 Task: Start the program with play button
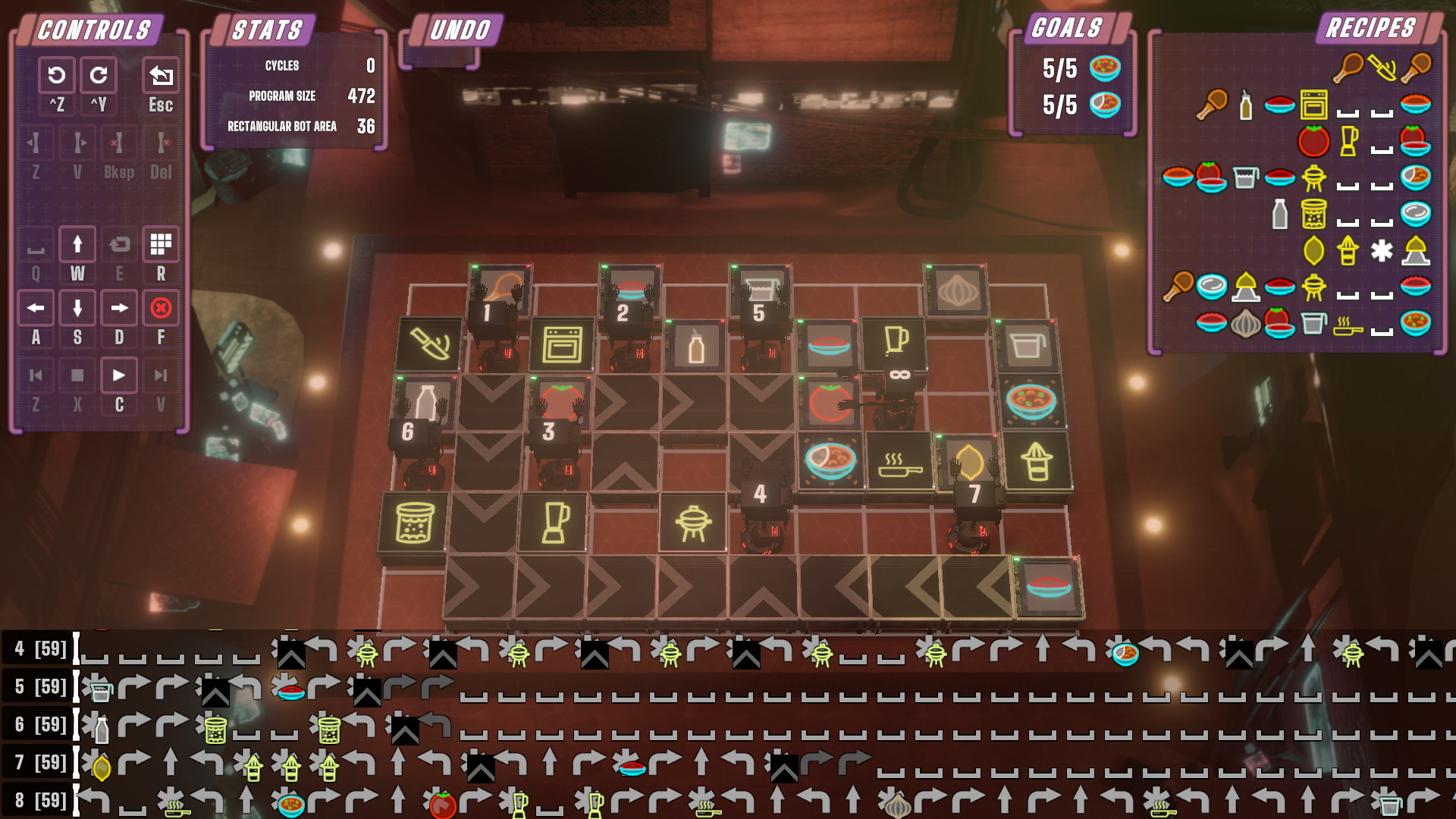tap(119, 375)
